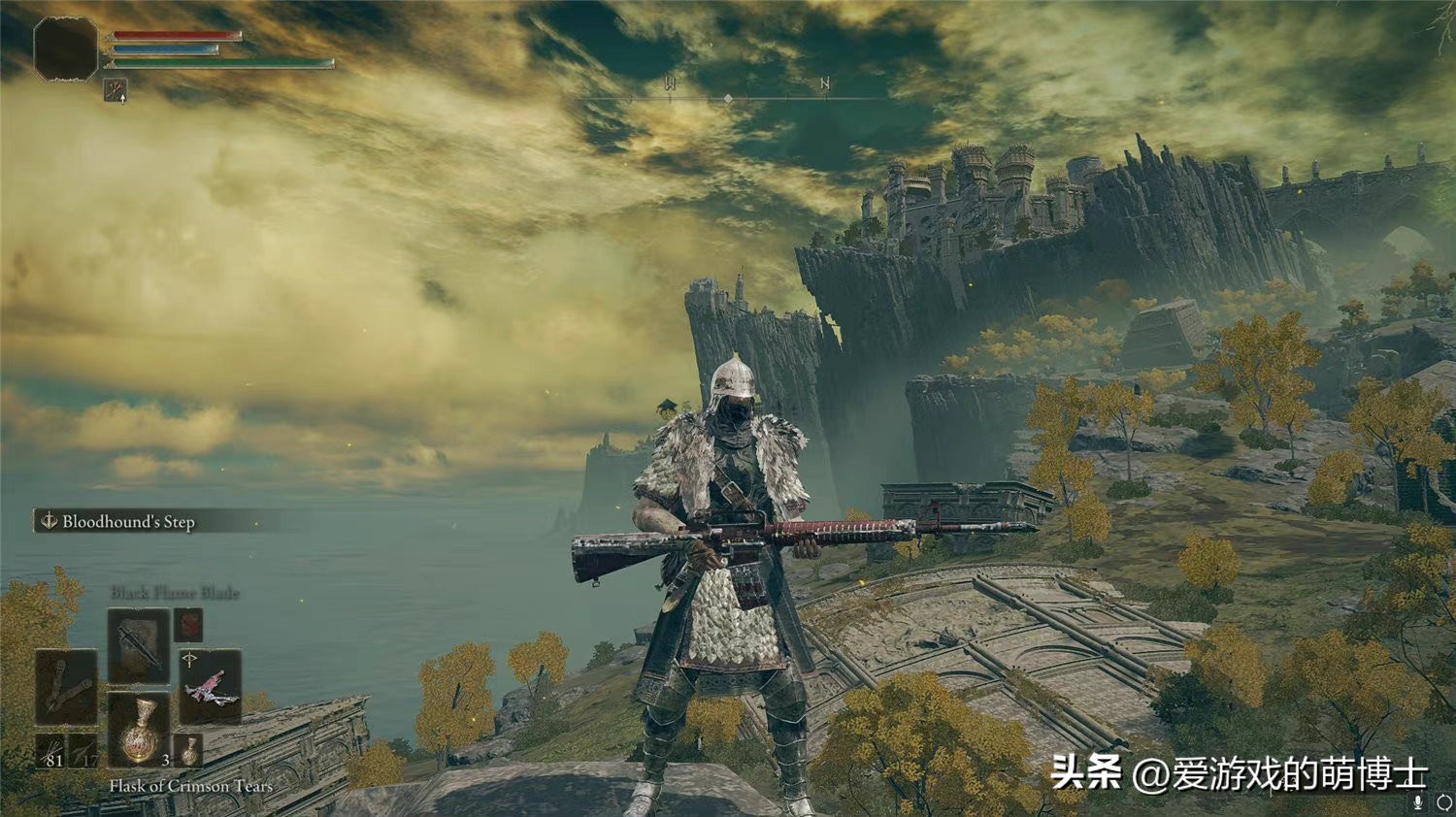This screenshot has width=1456, height=817.
Task: Click the Bloodhound's Step notification text
Action: click(128, 521)
